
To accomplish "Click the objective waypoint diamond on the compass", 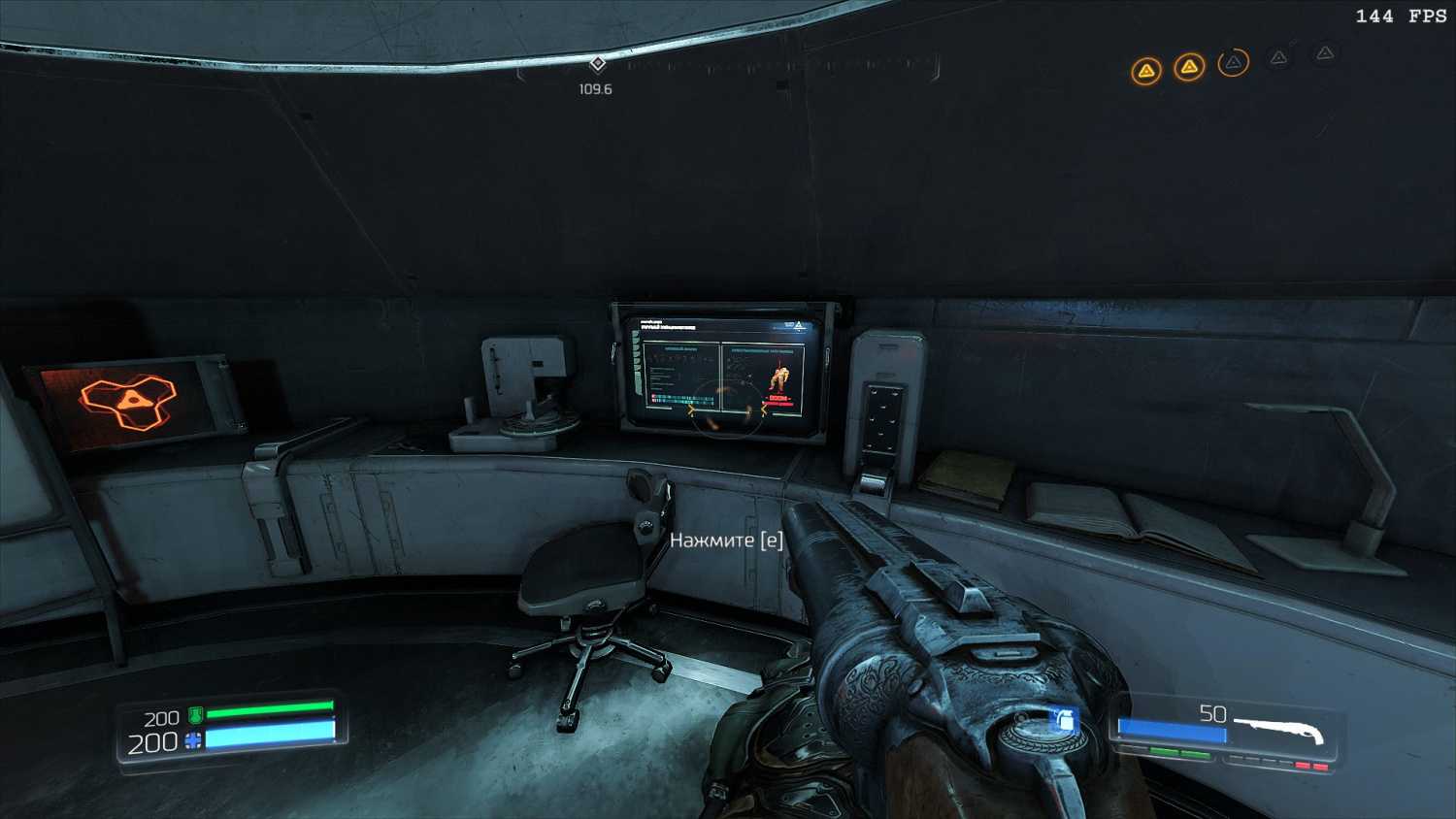I will (598, 64).
